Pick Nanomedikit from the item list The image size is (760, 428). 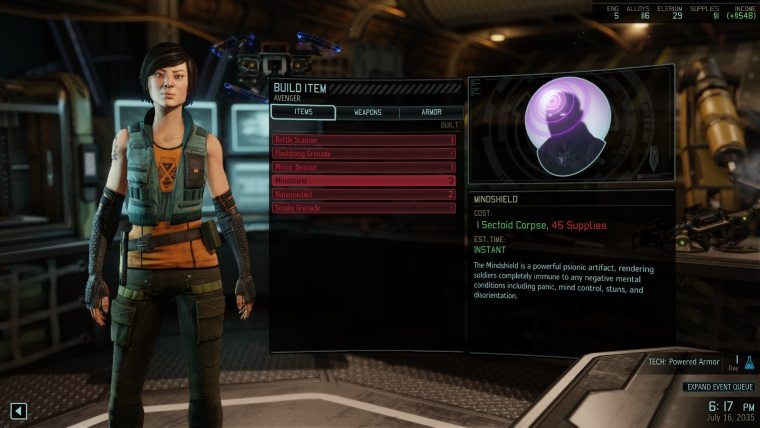tap(364, 194)
